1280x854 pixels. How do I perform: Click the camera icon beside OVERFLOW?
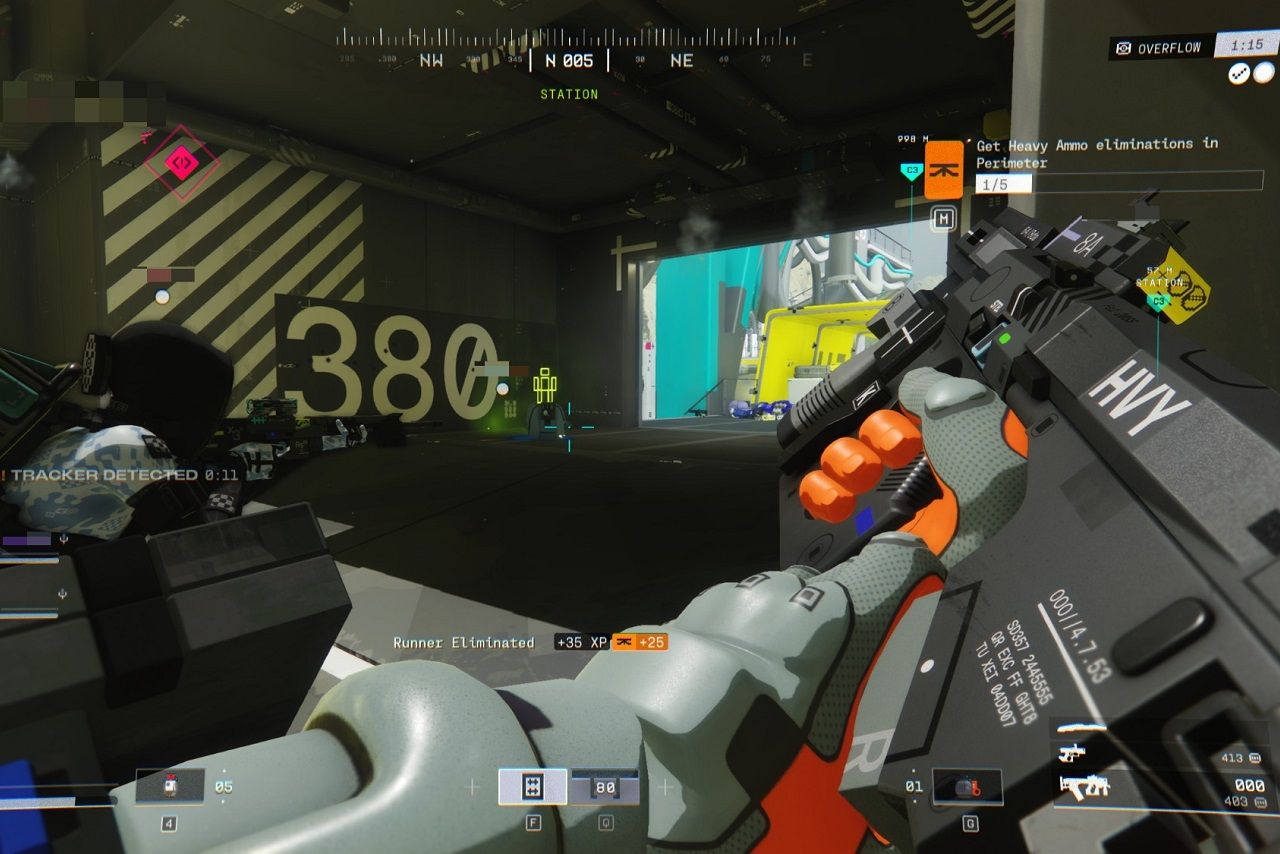click(1124, 47)
